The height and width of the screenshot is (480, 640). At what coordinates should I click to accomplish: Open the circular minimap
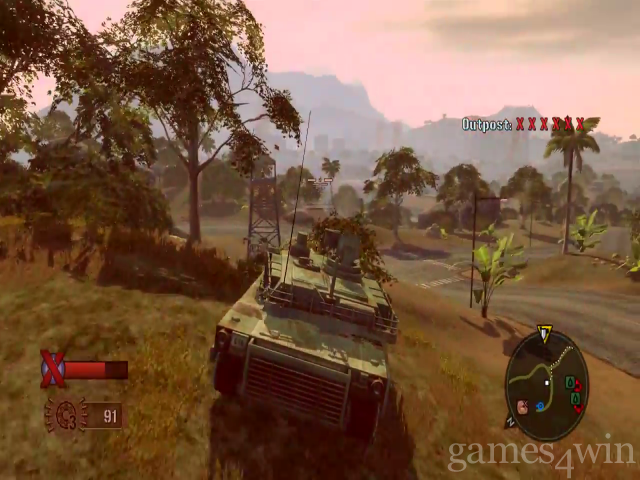click(546, 385)
